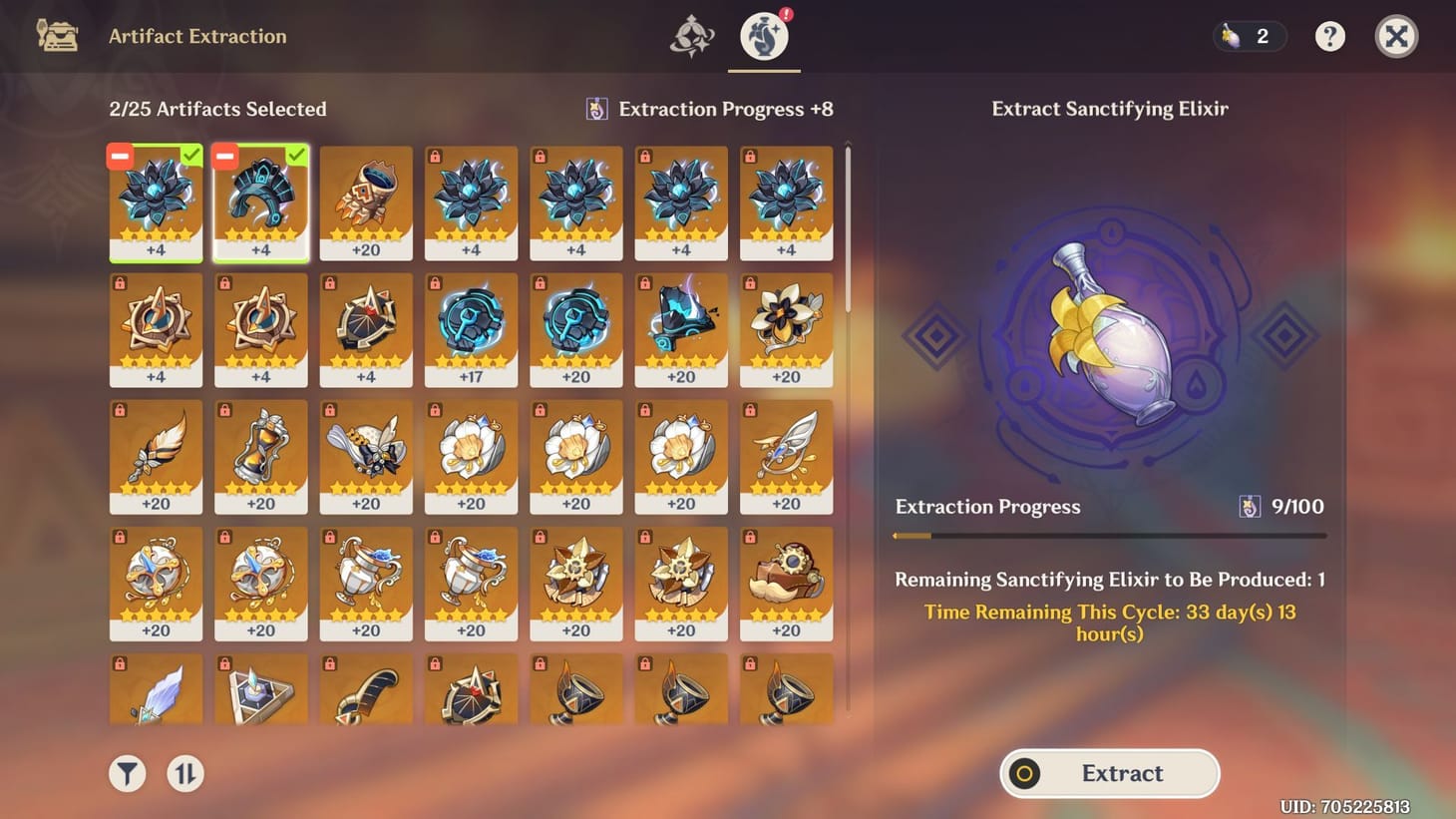The image size is (1456, 819).
Task: Close the Artifact Extraction screen
Action: pyautogui.click(x=1397, y=36)
